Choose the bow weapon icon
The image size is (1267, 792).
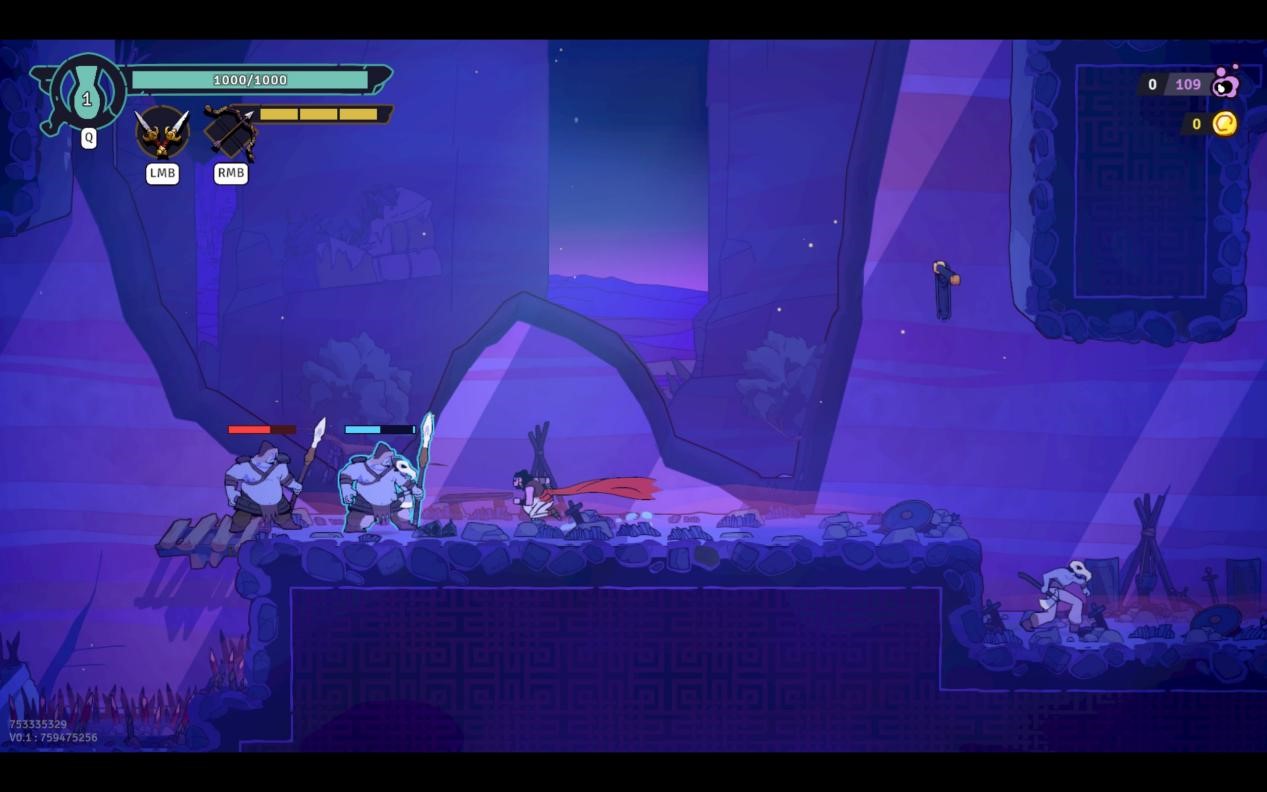tap(231, 131)
